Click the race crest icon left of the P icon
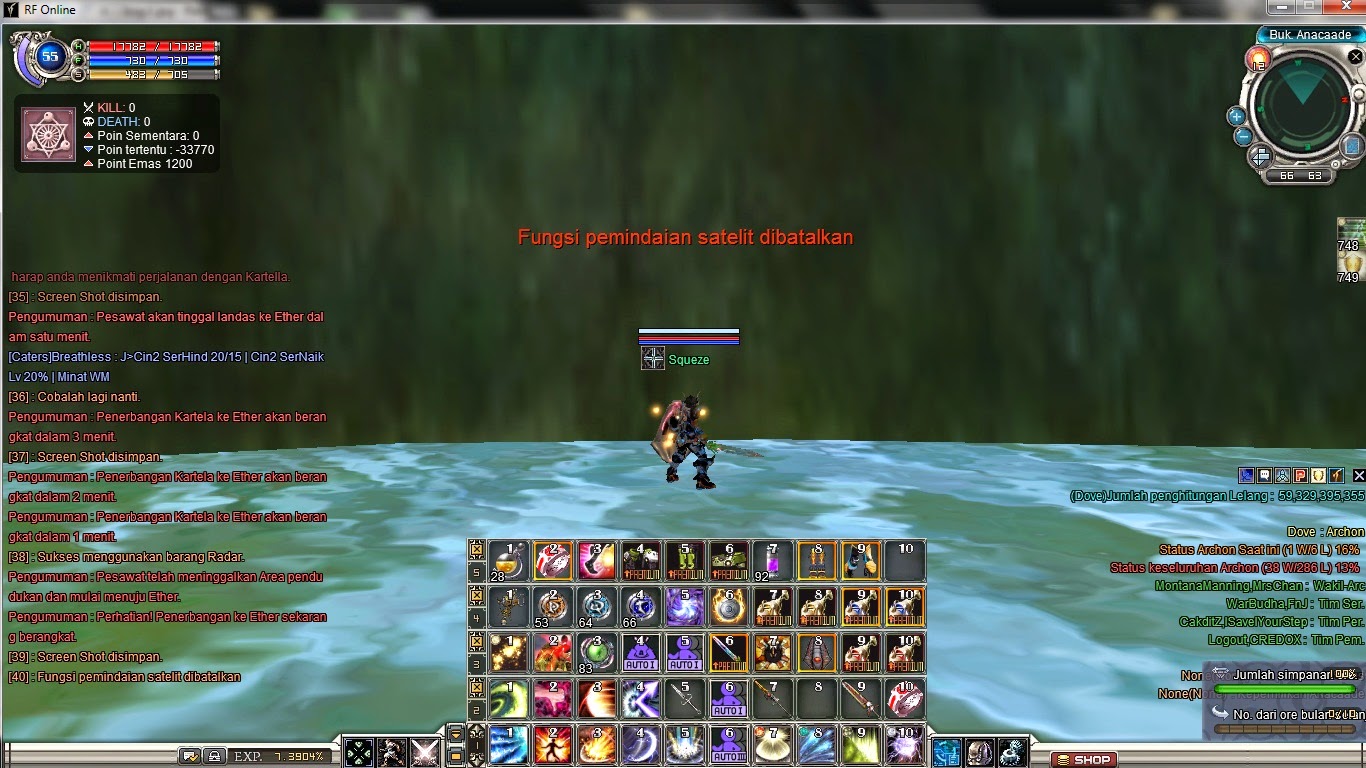 point(1281,475)
